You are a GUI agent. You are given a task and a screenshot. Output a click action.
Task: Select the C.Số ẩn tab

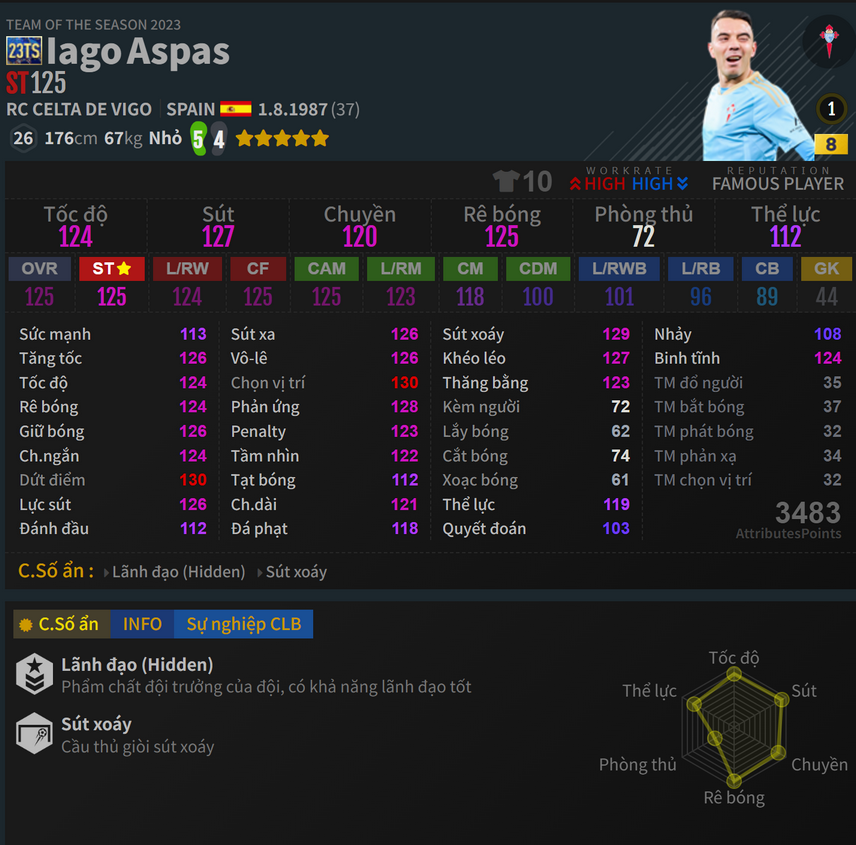[60, 624]
